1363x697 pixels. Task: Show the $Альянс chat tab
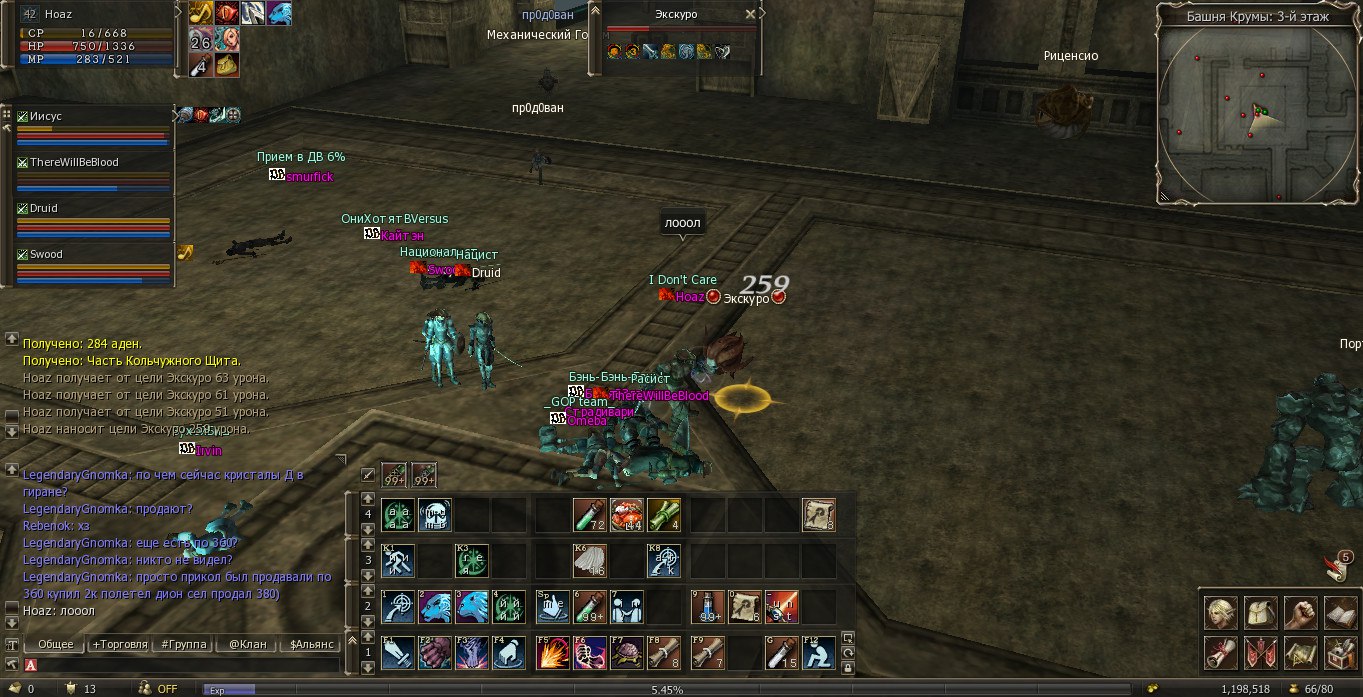click(310, 644)
